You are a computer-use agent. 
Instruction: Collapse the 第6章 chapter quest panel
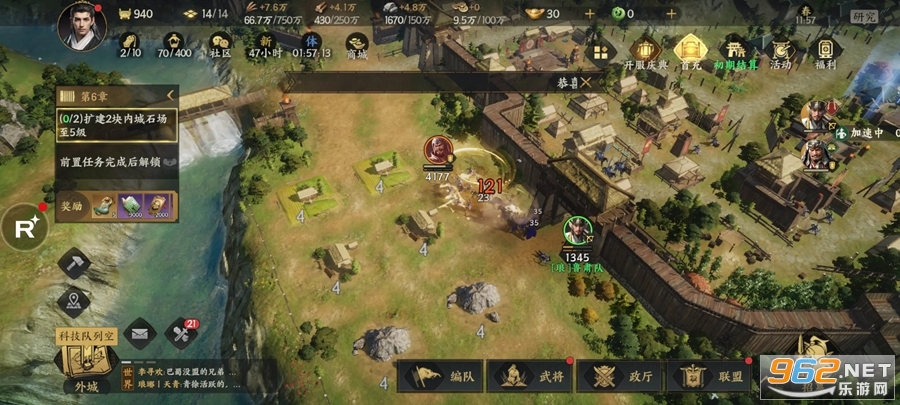[x=169, y=96]
